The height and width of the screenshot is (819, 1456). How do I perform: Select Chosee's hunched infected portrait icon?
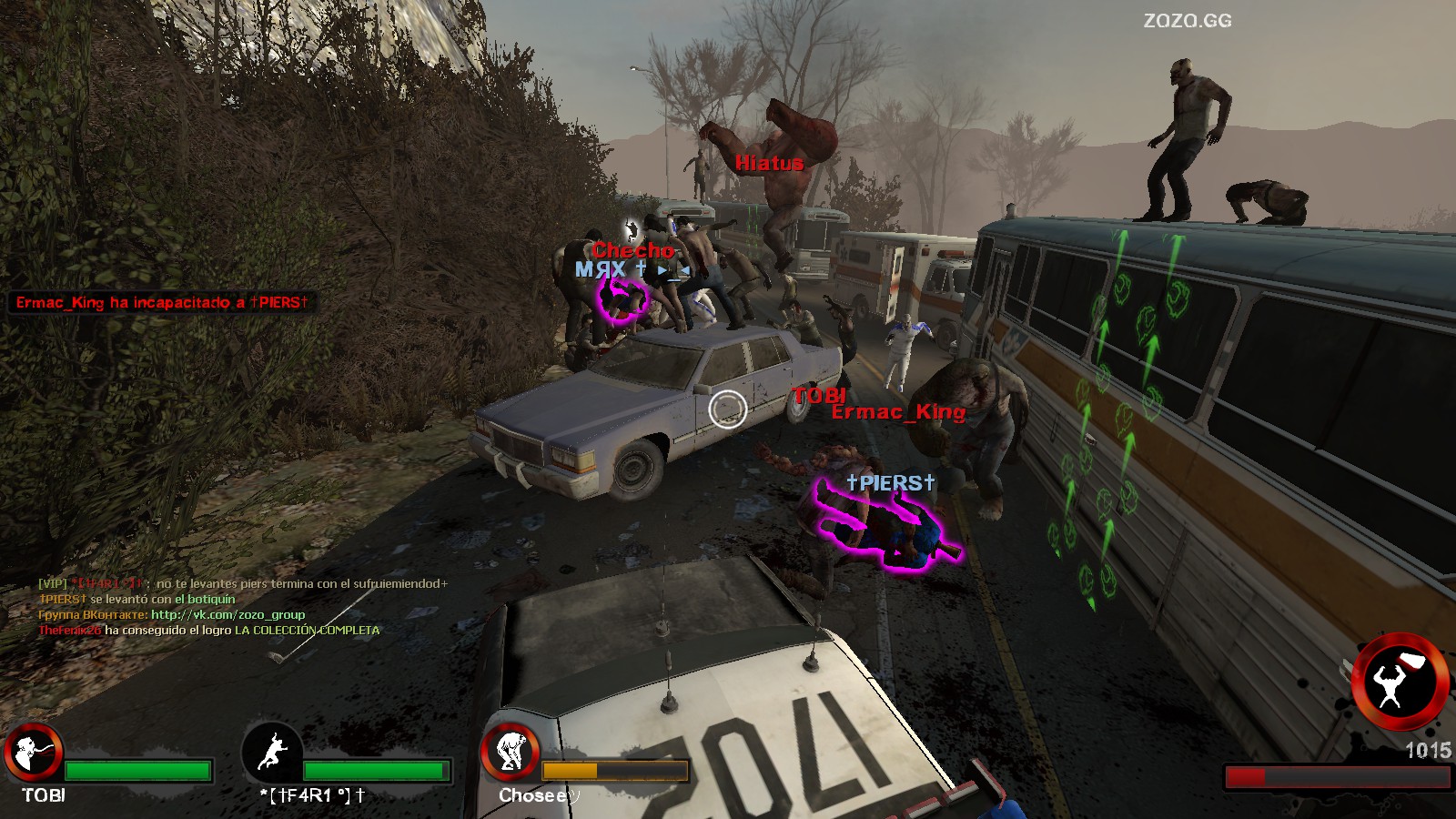pyautogui.click(x=511, y=753)
